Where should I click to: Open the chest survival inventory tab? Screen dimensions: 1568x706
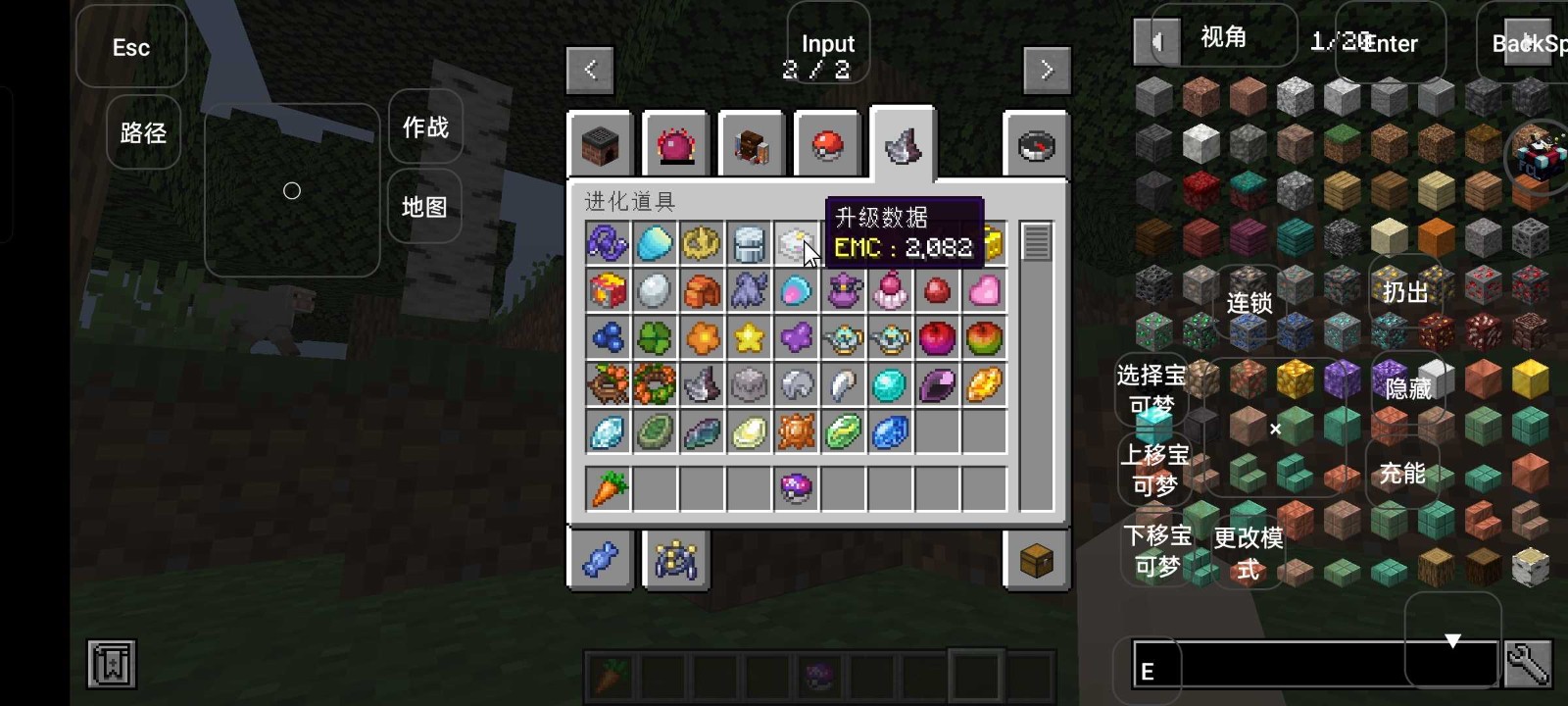(1036, 561)
